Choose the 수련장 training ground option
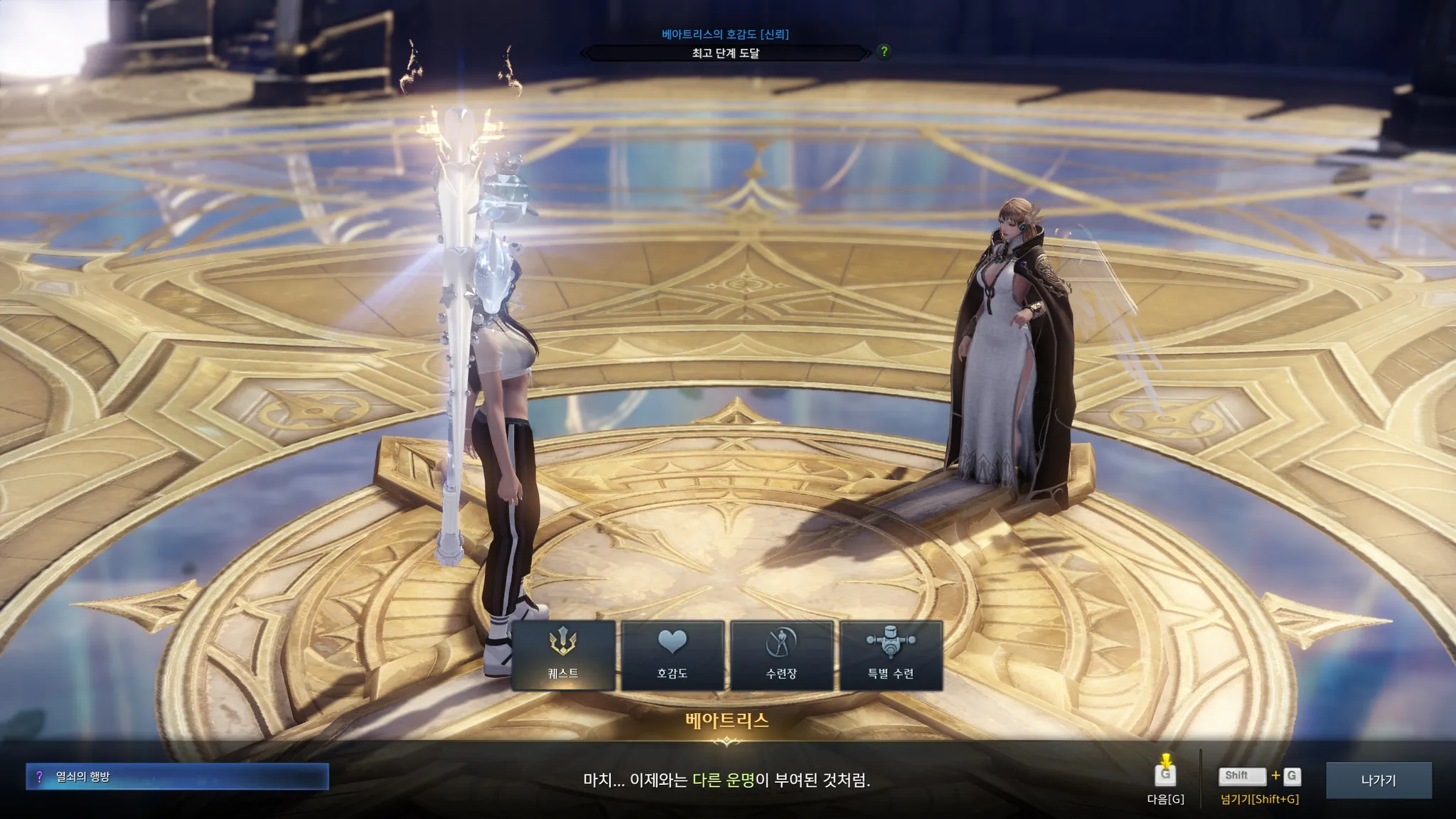1456x819 pixels. click(782, 655)
